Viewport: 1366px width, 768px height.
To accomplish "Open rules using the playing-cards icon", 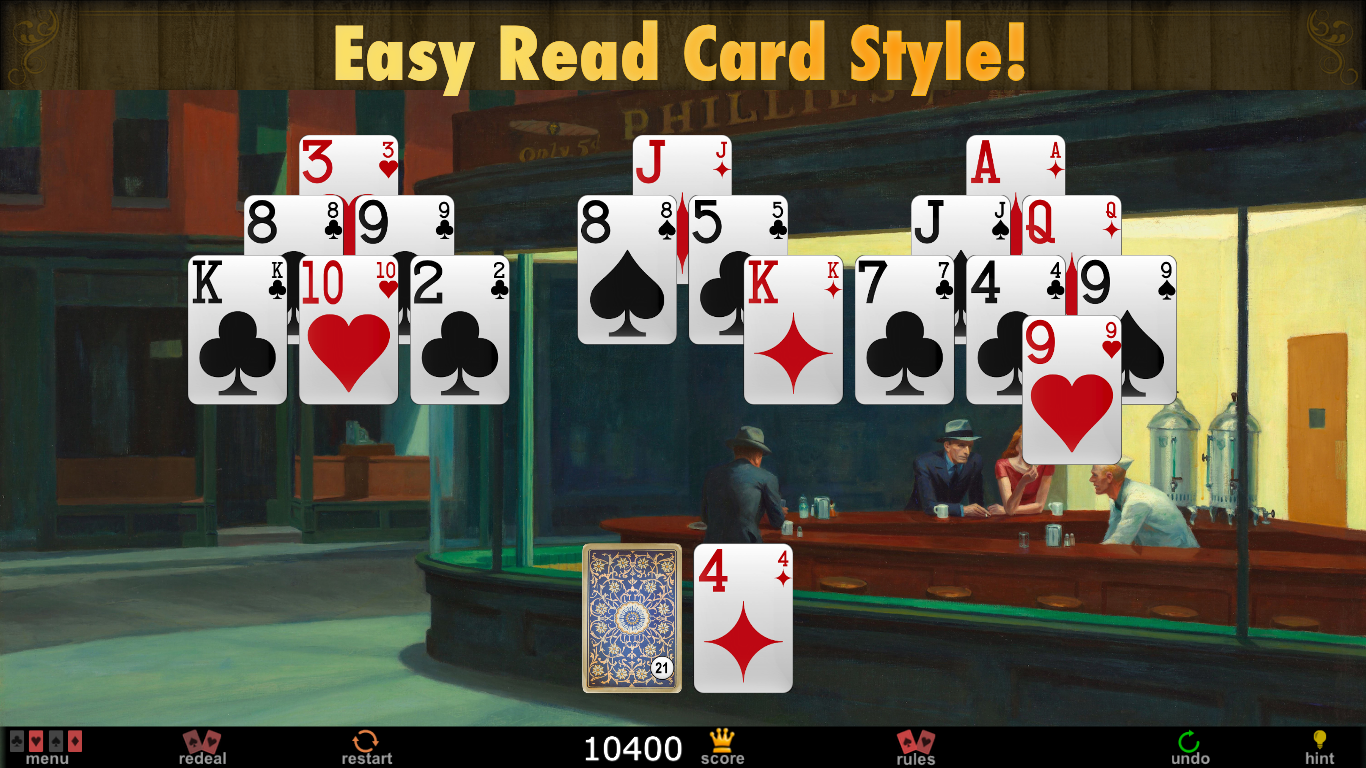I will pos(914,742).
